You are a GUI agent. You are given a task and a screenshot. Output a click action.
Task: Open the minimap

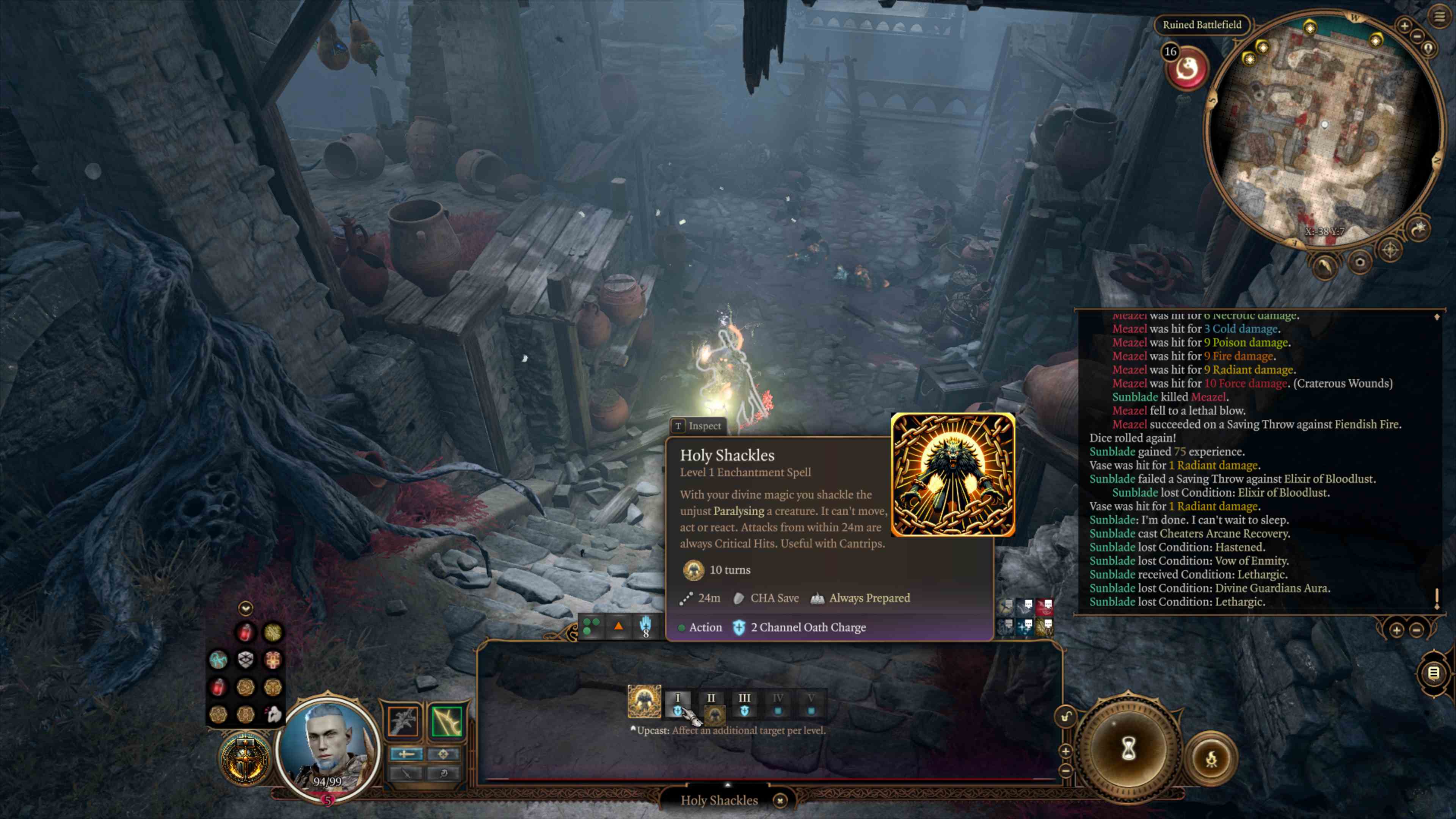pyautogui.click(x=1323, y=130)
